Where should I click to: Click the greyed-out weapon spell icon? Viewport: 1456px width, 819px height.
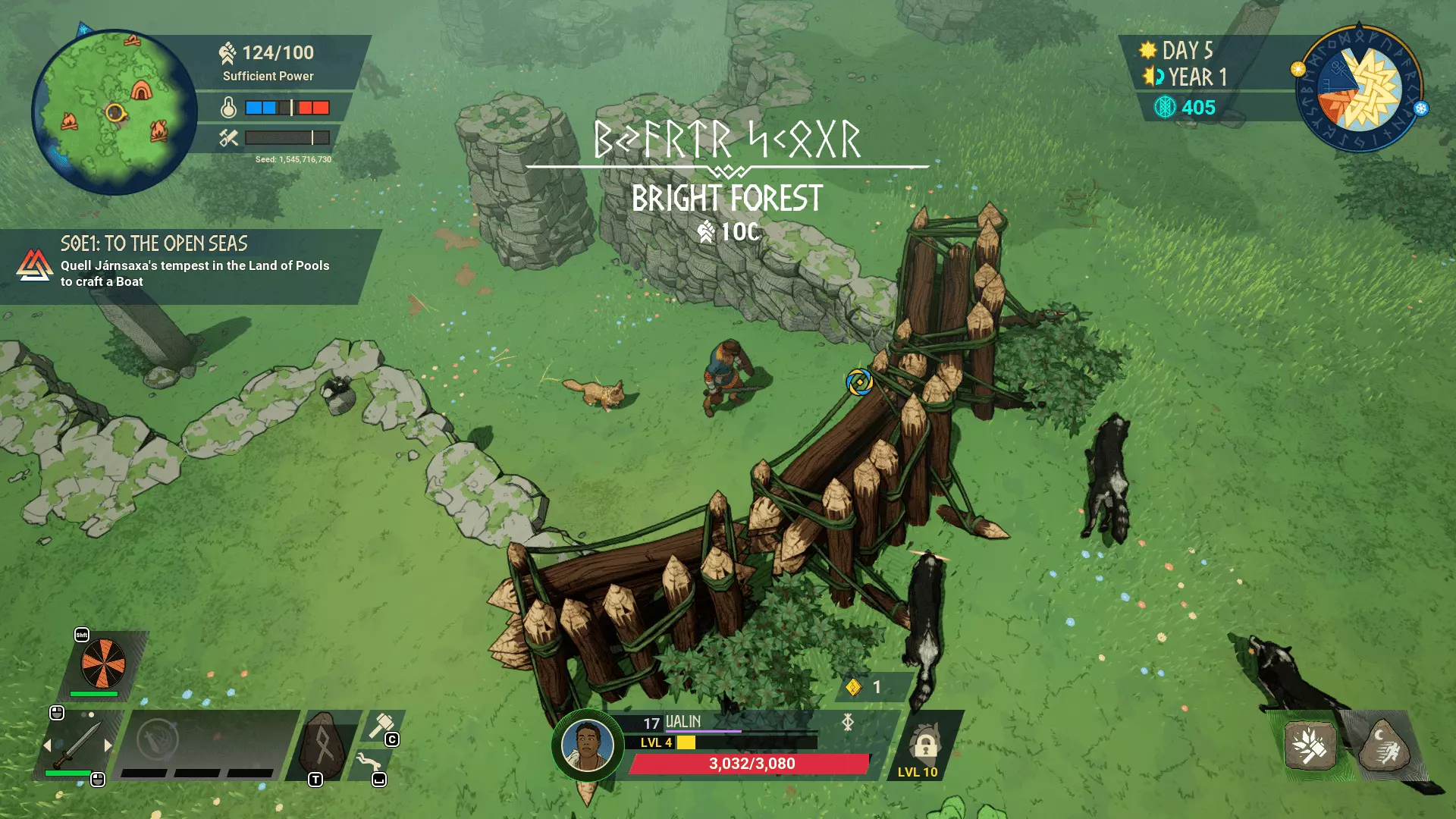click(158, 739)
